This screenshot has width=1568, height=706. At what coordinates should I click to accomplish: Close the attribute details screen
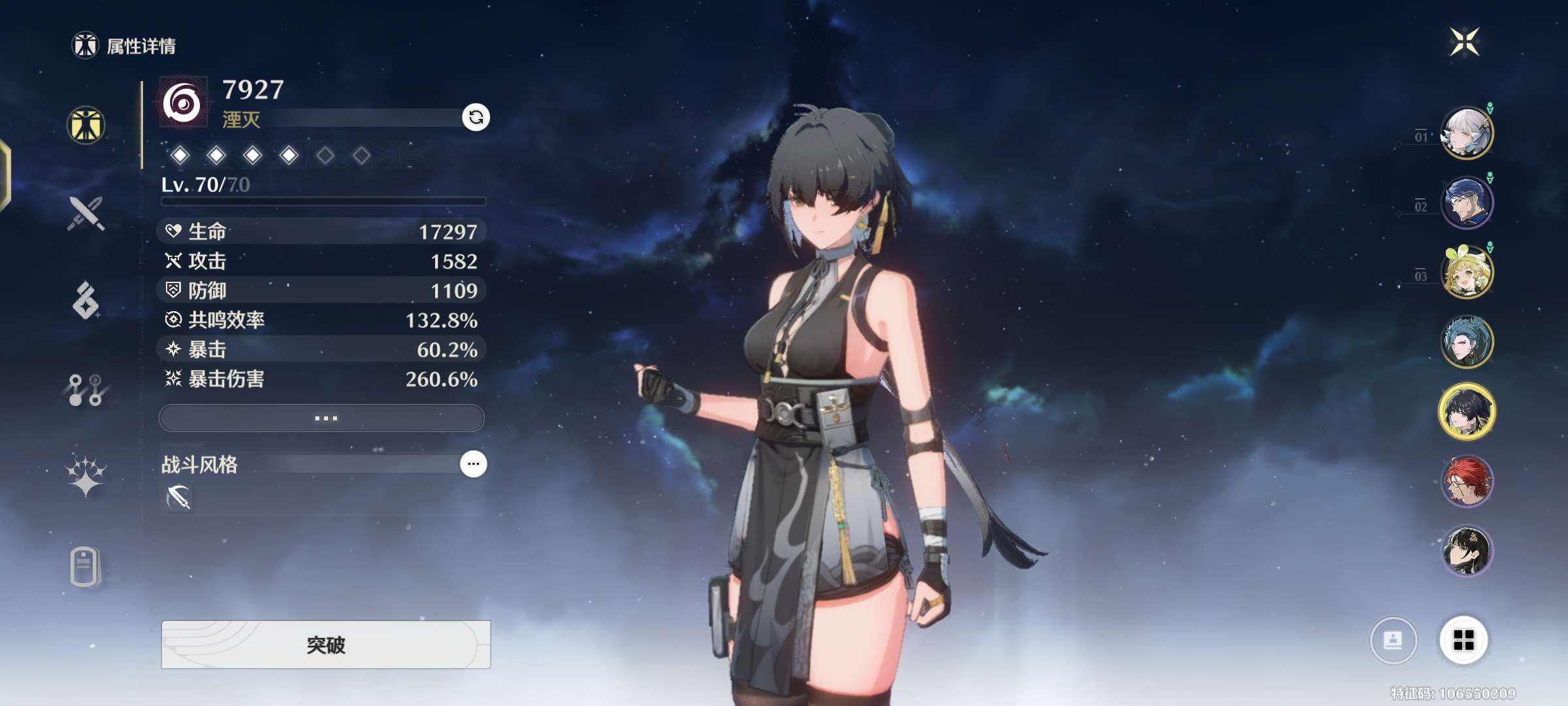click(x=1464, y=42)
